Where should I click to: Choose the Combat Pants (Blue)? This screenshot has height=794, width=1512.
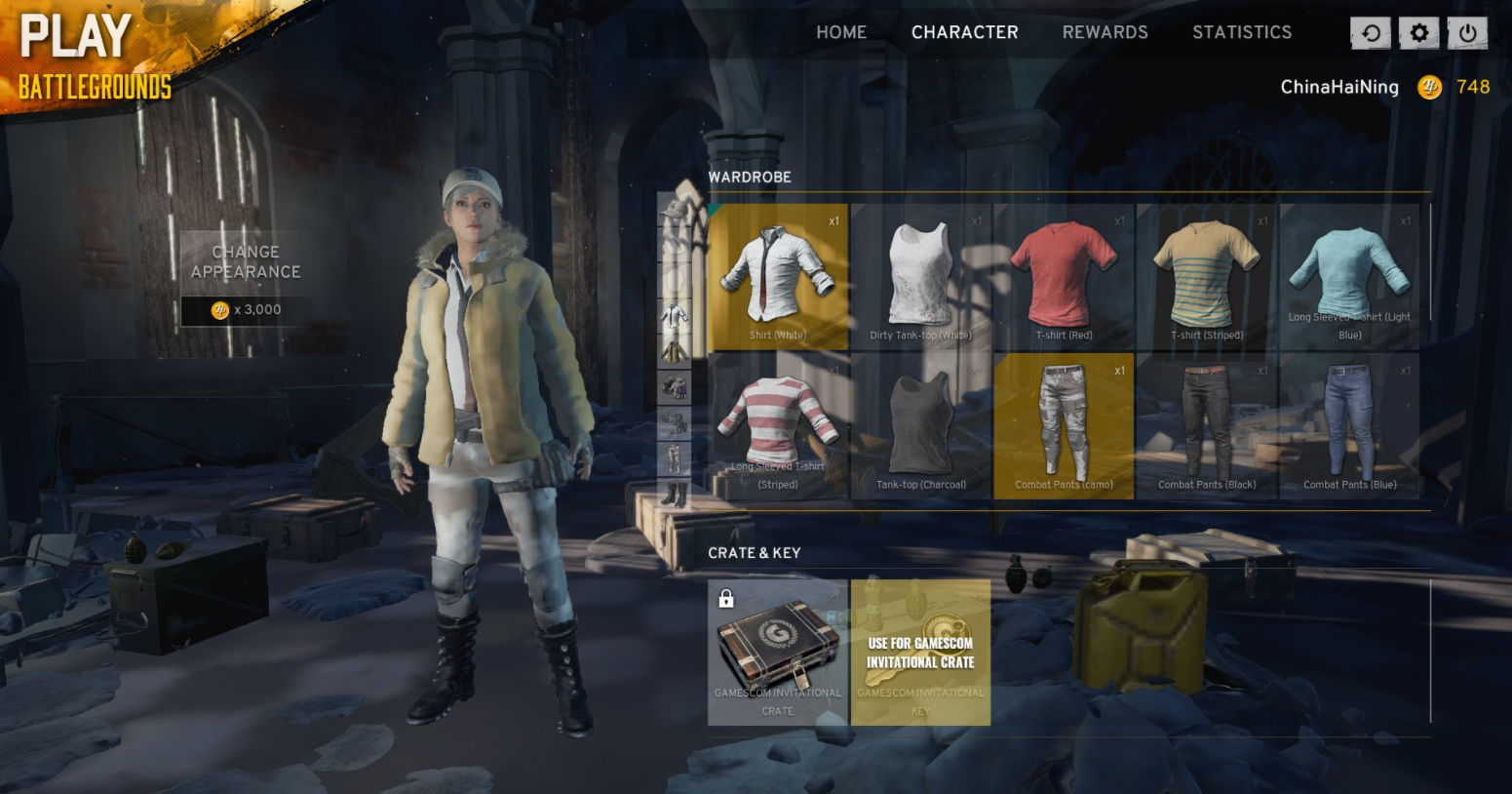tap(1349, 426)
